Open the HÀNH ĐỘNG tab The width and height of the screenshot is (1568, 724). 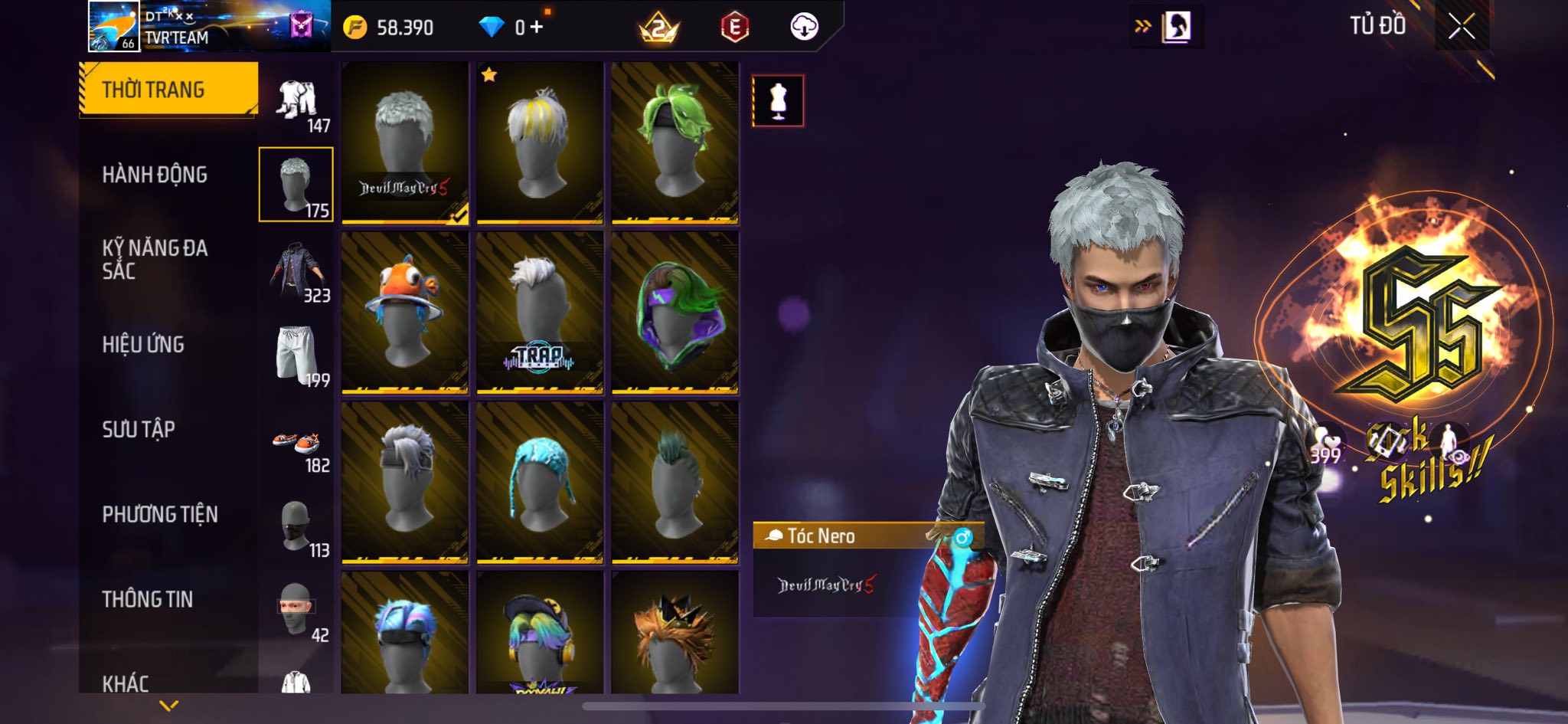point(155,175)
